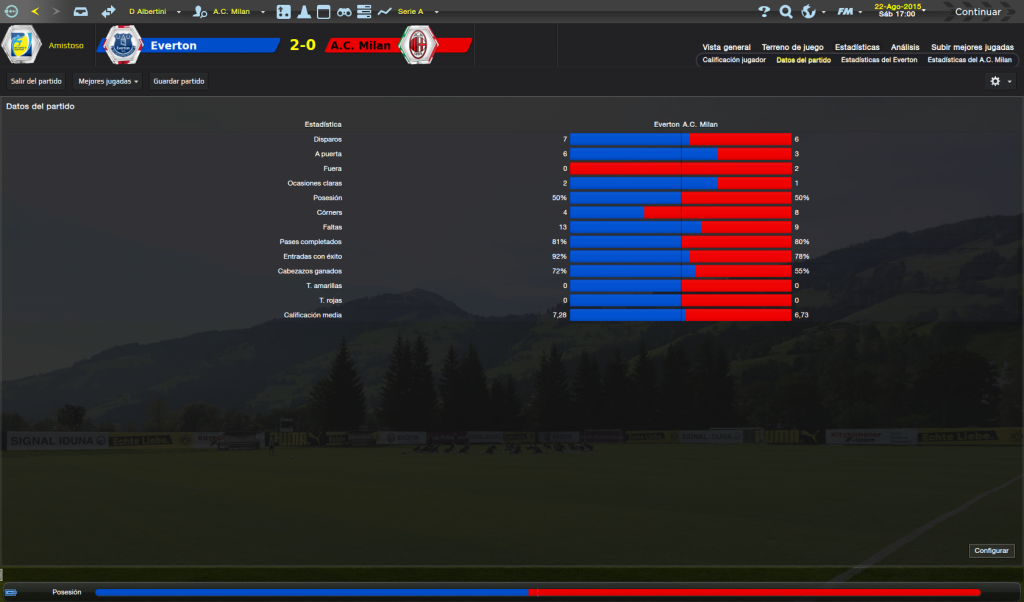Exit via Salir del partido

tap(36, 81)
